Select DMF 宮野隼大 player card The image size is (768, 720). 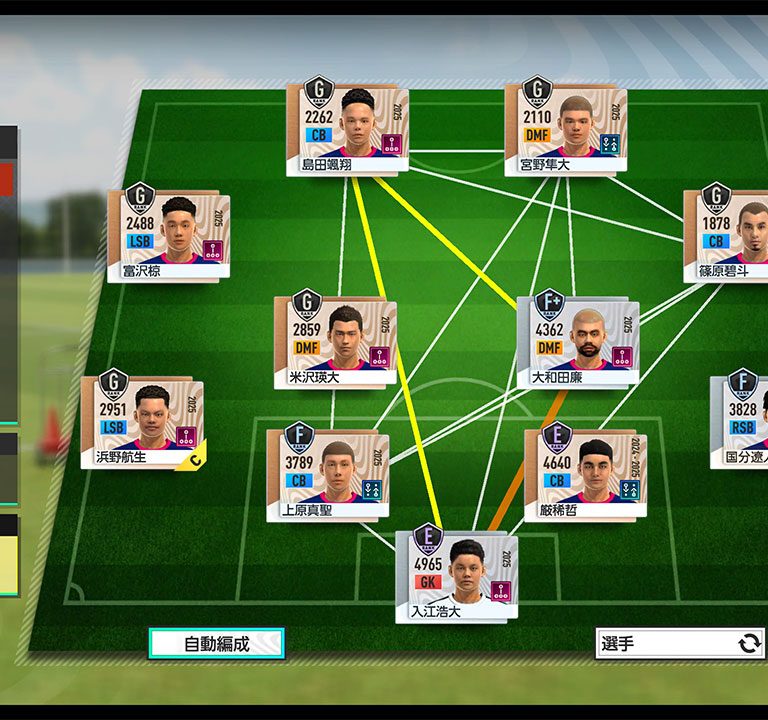pyautogui.click(x=565, y=130)
